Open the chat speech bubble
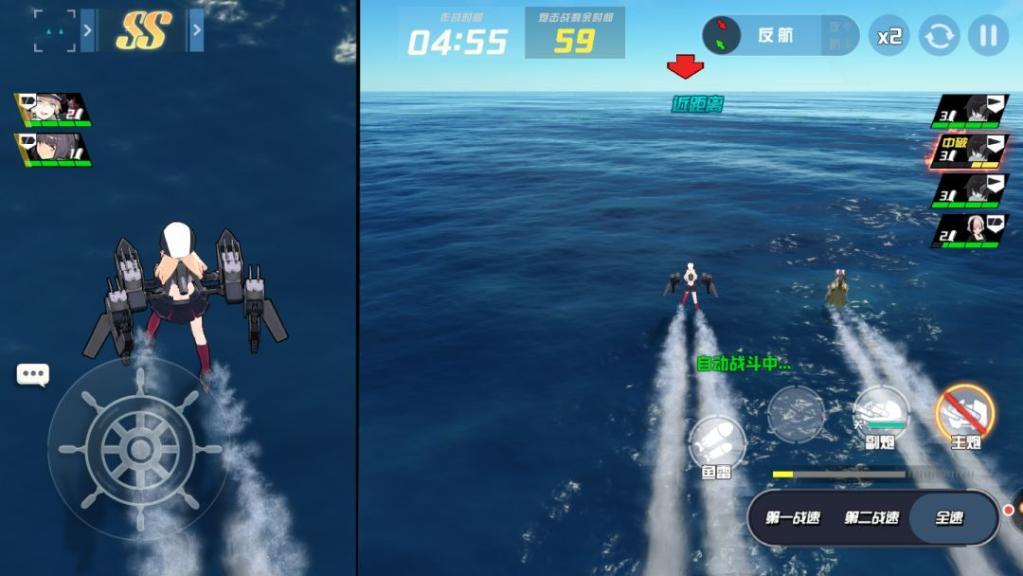The height and width of the screenshot is (576, 1023). [33, 375]
